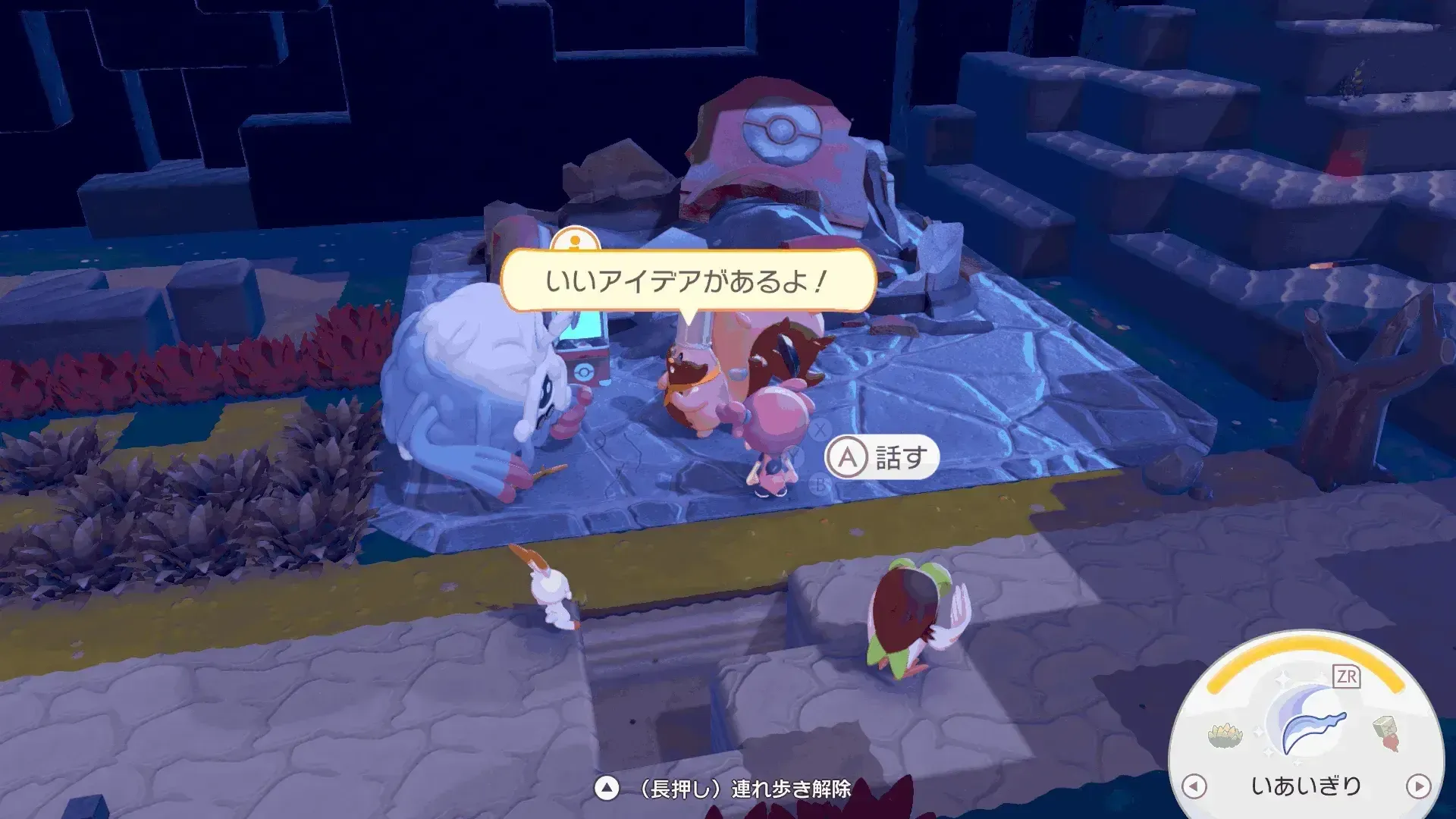Click the faded X button icon near the player
1456x819 pixels.
coord(820,430)
